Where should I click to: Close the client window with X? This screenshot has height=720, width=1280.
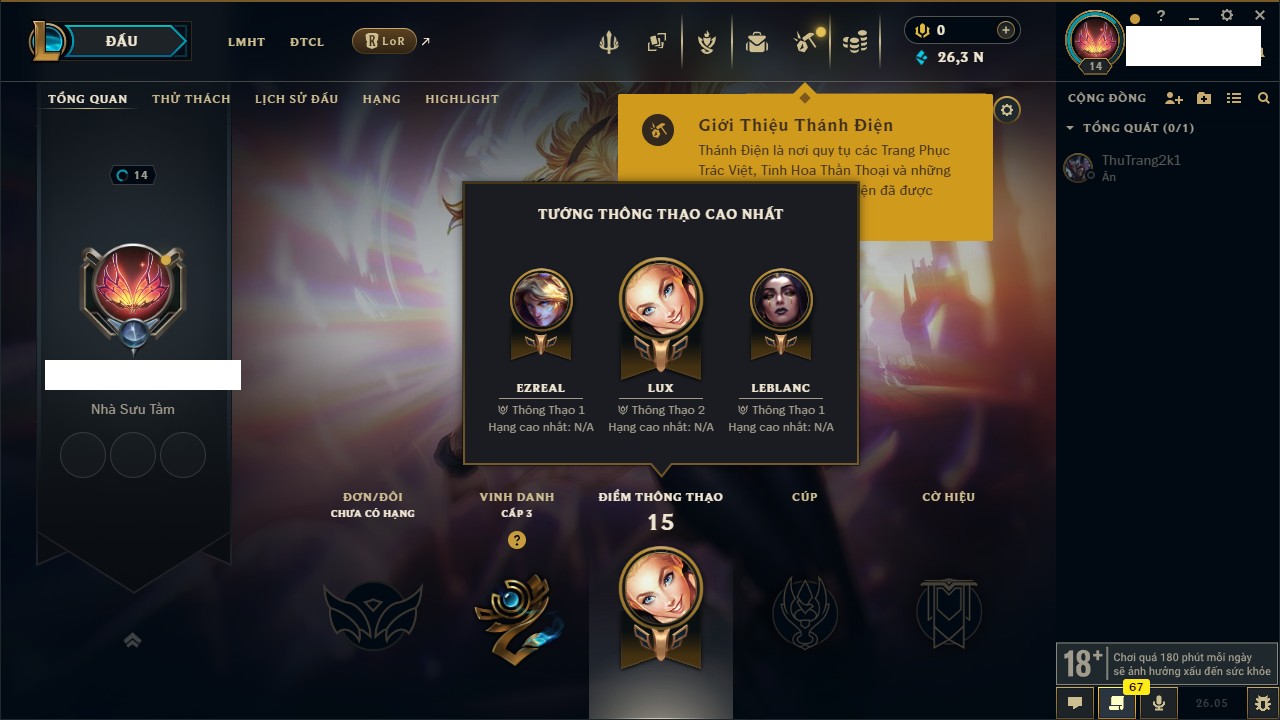pyautogui.click(x=1260, y=16)
